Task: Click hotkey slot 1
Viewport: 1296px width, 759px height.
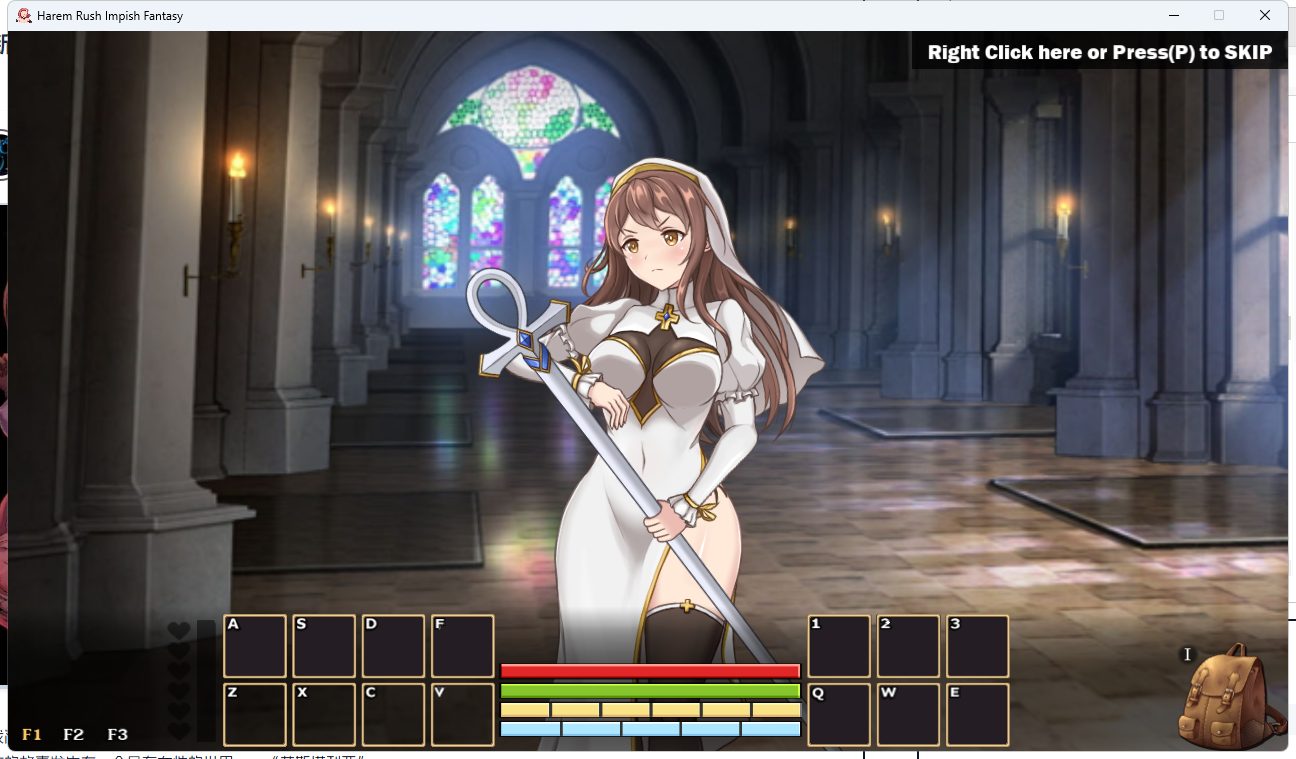Action: pyautogui.click(x=839, y=645)
